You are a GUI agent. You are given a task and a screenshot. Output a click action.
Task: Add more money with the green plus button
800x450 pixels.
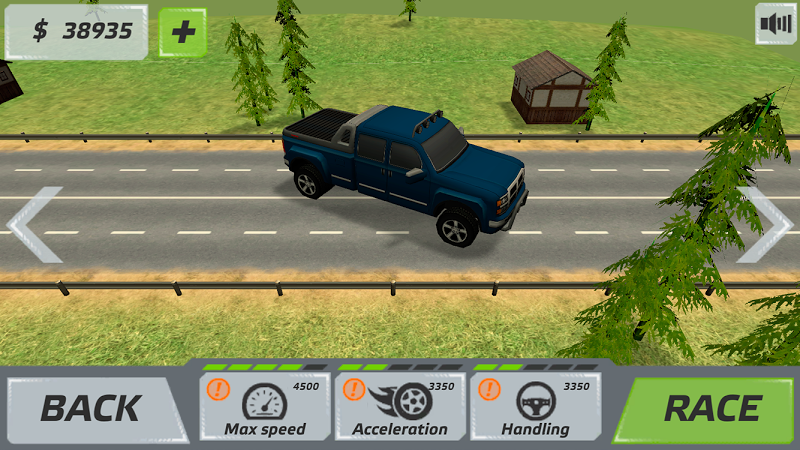[x=182, y=32]
